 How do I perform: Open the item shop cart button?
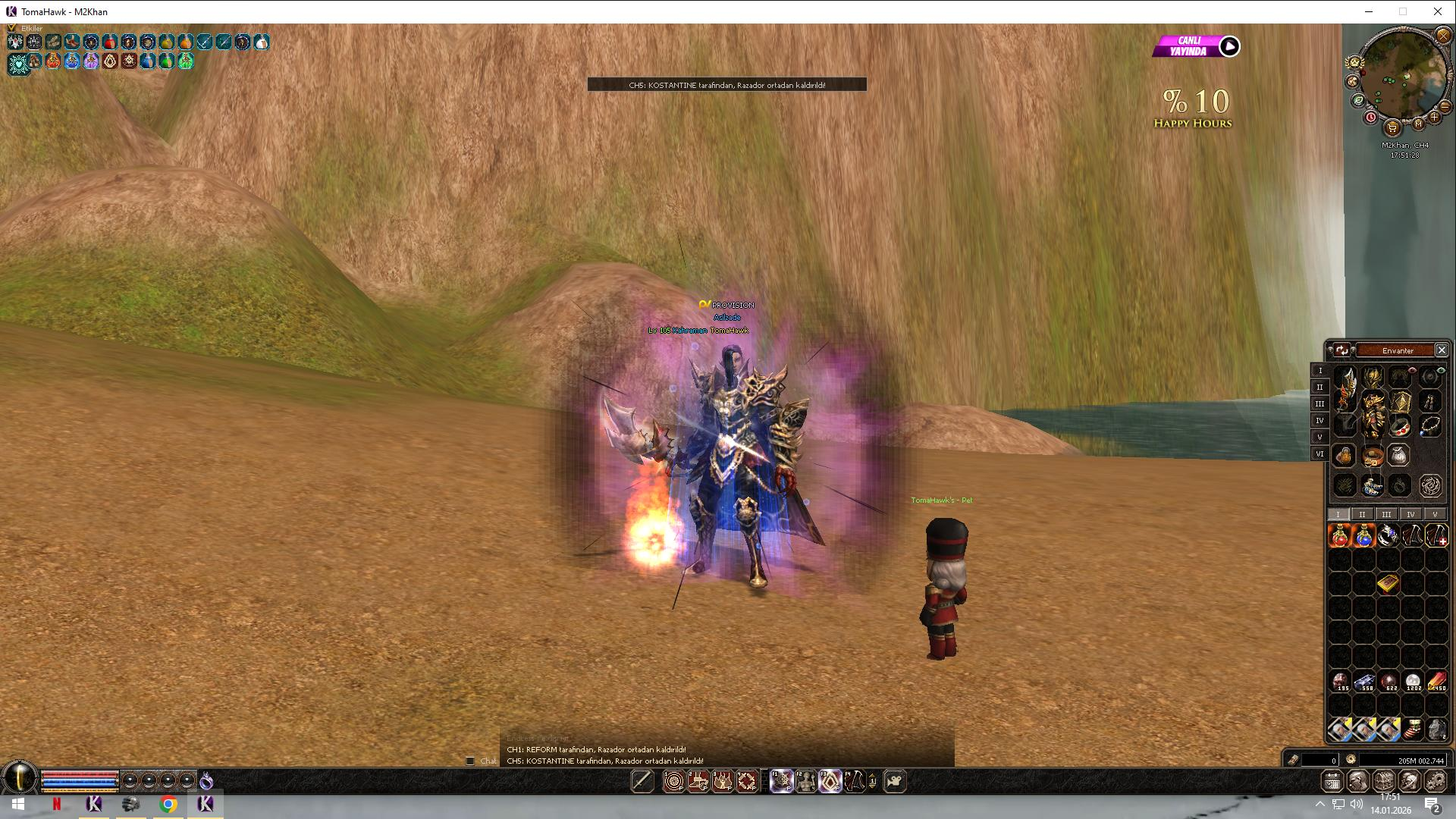point(1392,127)
